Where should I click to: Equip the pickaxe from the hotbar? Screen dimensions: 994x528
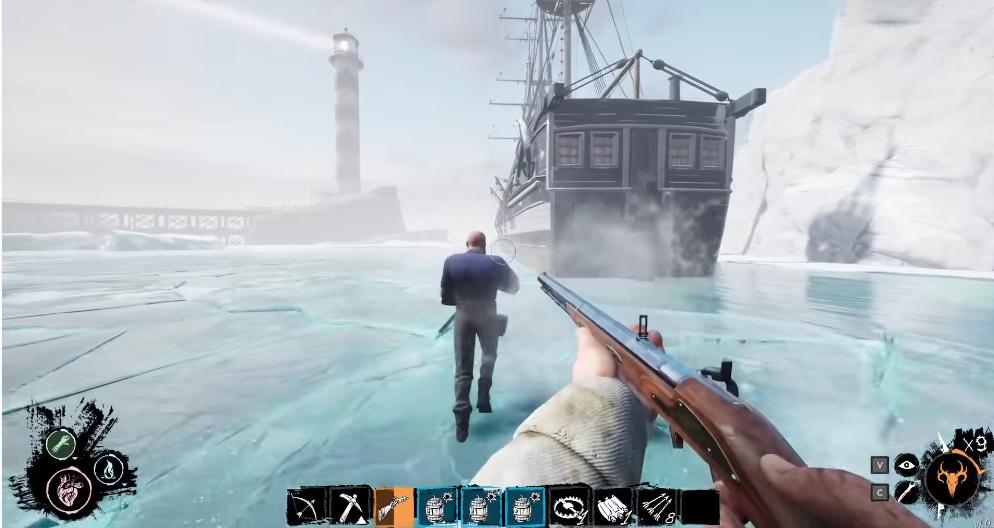350,507
